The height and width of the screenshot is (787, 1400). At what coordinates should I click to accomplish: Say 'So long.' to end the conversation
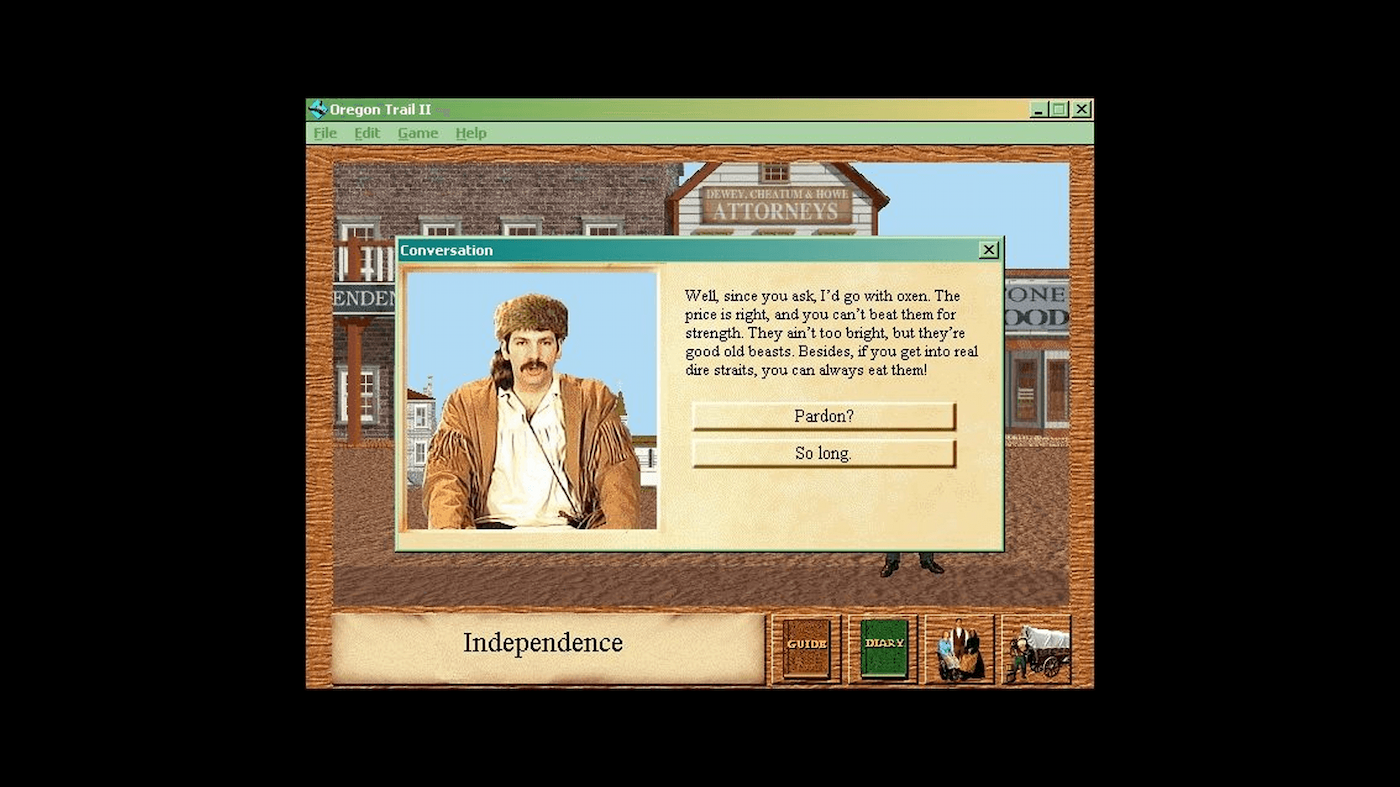coord(823,453)
